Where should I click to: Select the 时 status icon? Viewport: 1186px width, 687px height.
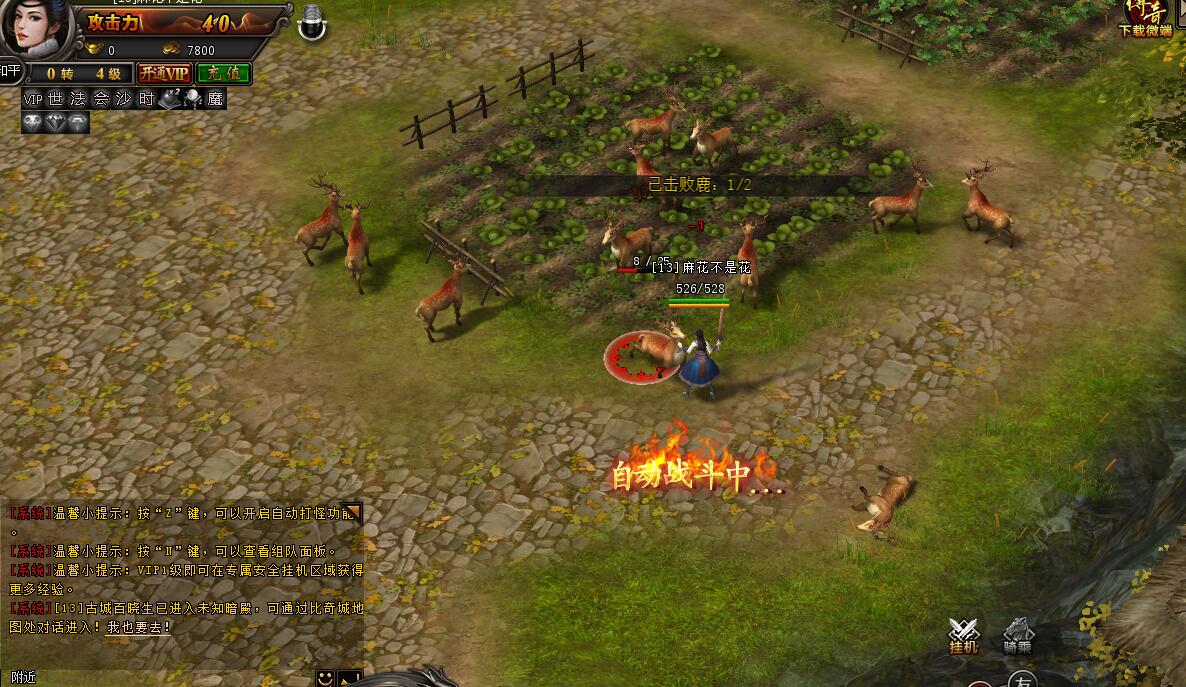146,99
